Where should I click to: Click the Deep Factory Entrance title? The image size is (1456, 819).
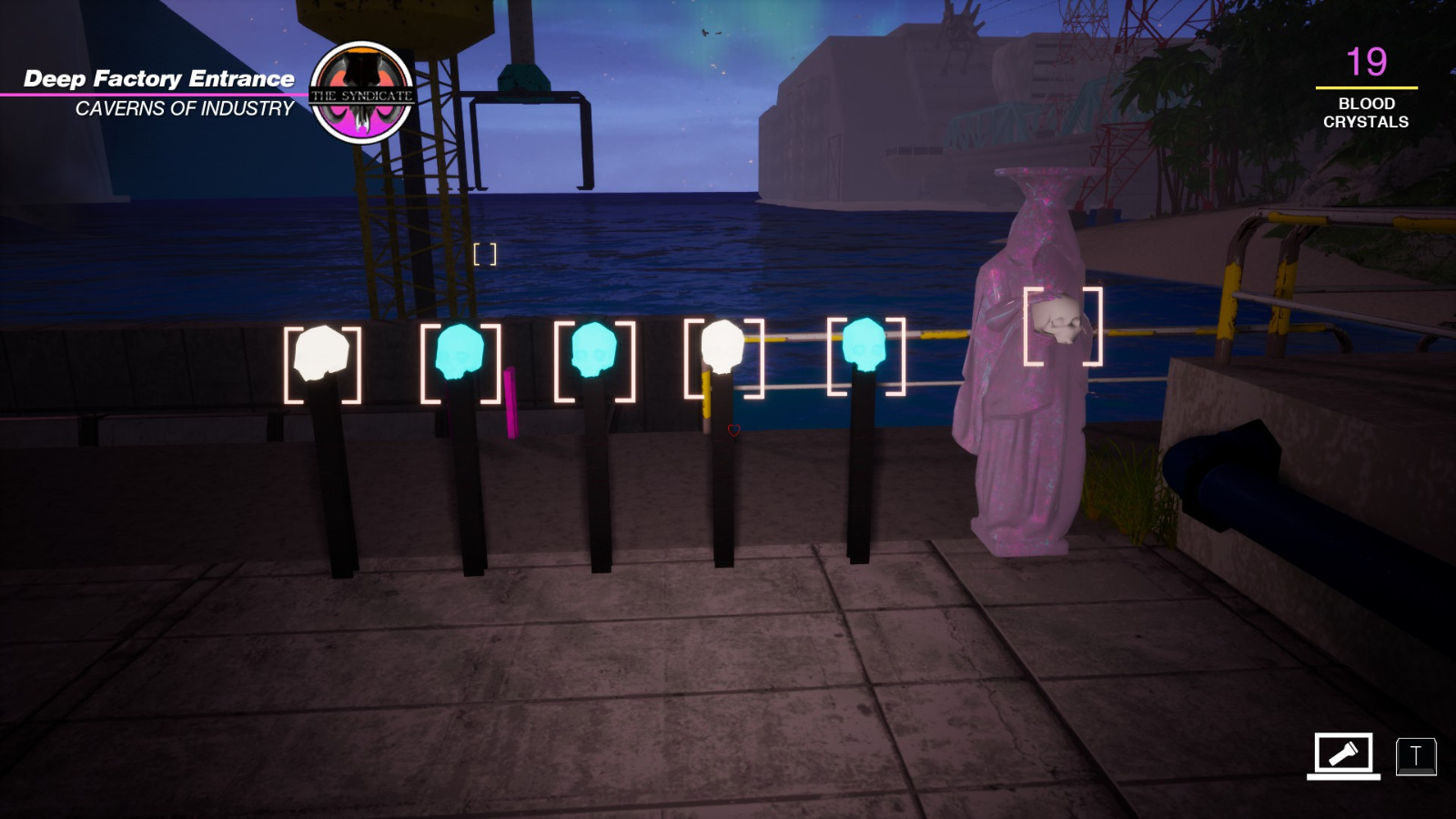(x=160, y=78)
